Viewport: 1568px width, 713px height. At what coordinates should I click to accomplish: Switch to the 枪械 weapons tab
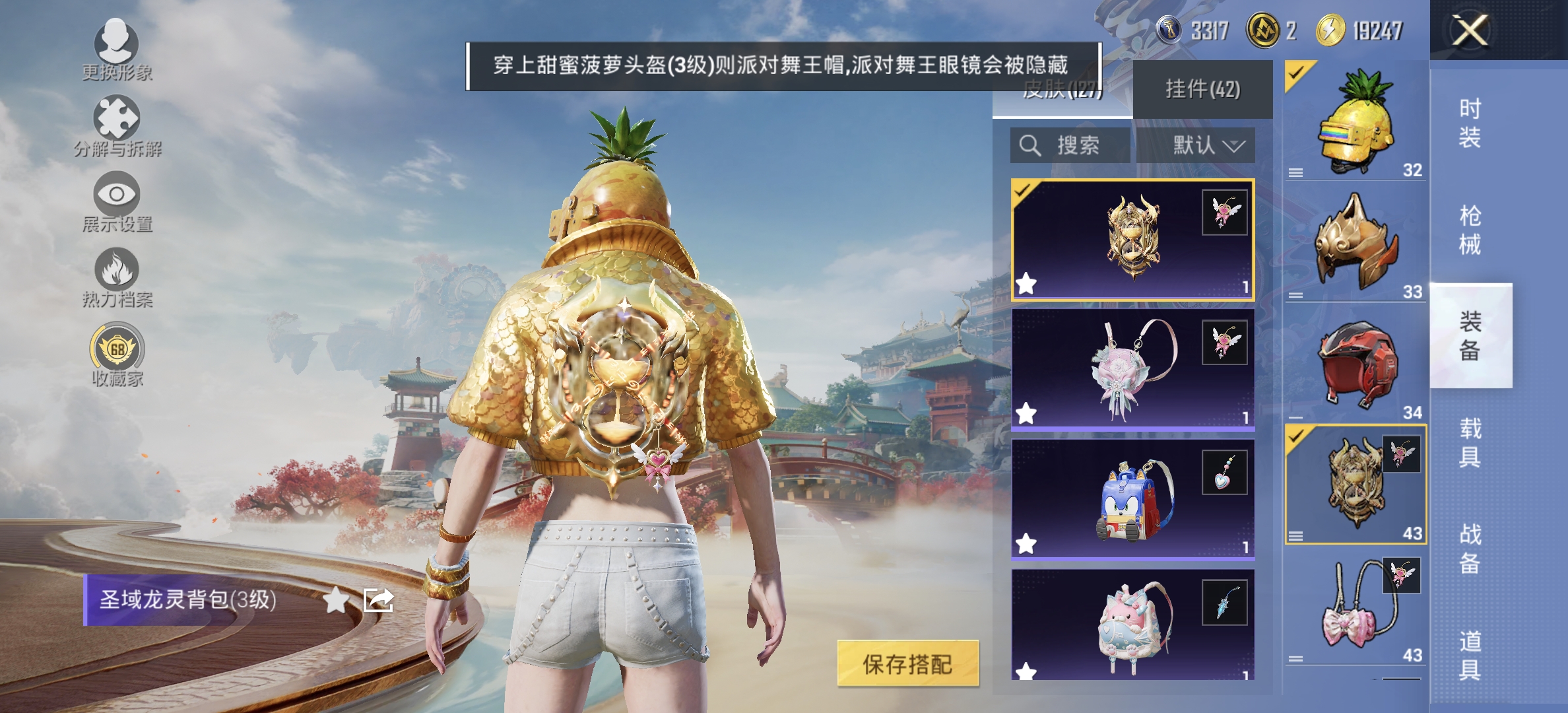pos(1472,228)
